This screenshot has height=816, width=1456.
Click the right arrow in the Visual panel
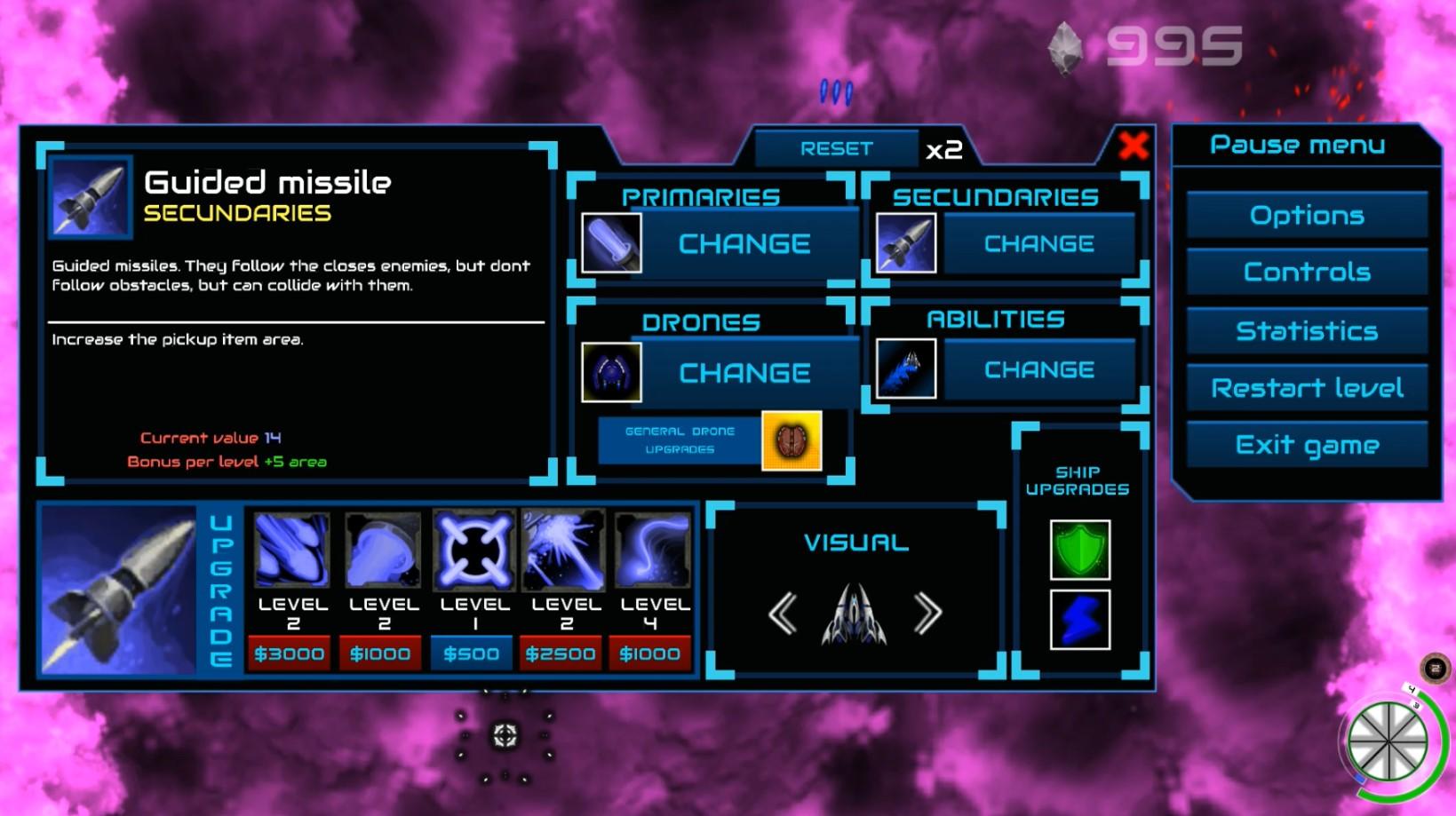(929, 611)
